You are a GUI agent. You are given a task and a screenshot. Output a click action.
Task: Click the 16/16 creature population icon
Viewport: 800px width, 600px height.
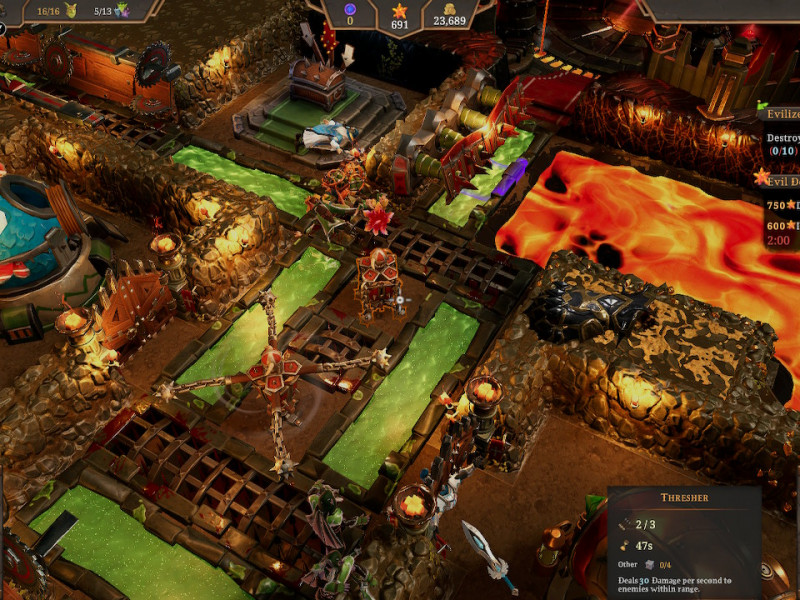[72, 11]
